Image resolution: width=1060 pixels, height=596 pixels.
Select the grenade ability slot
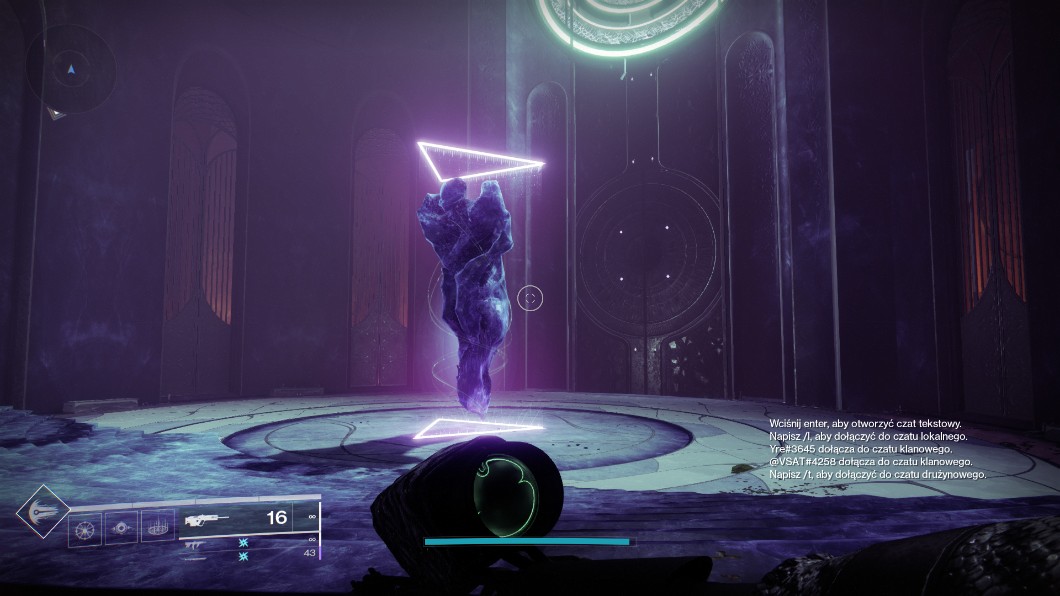[84, 528]
